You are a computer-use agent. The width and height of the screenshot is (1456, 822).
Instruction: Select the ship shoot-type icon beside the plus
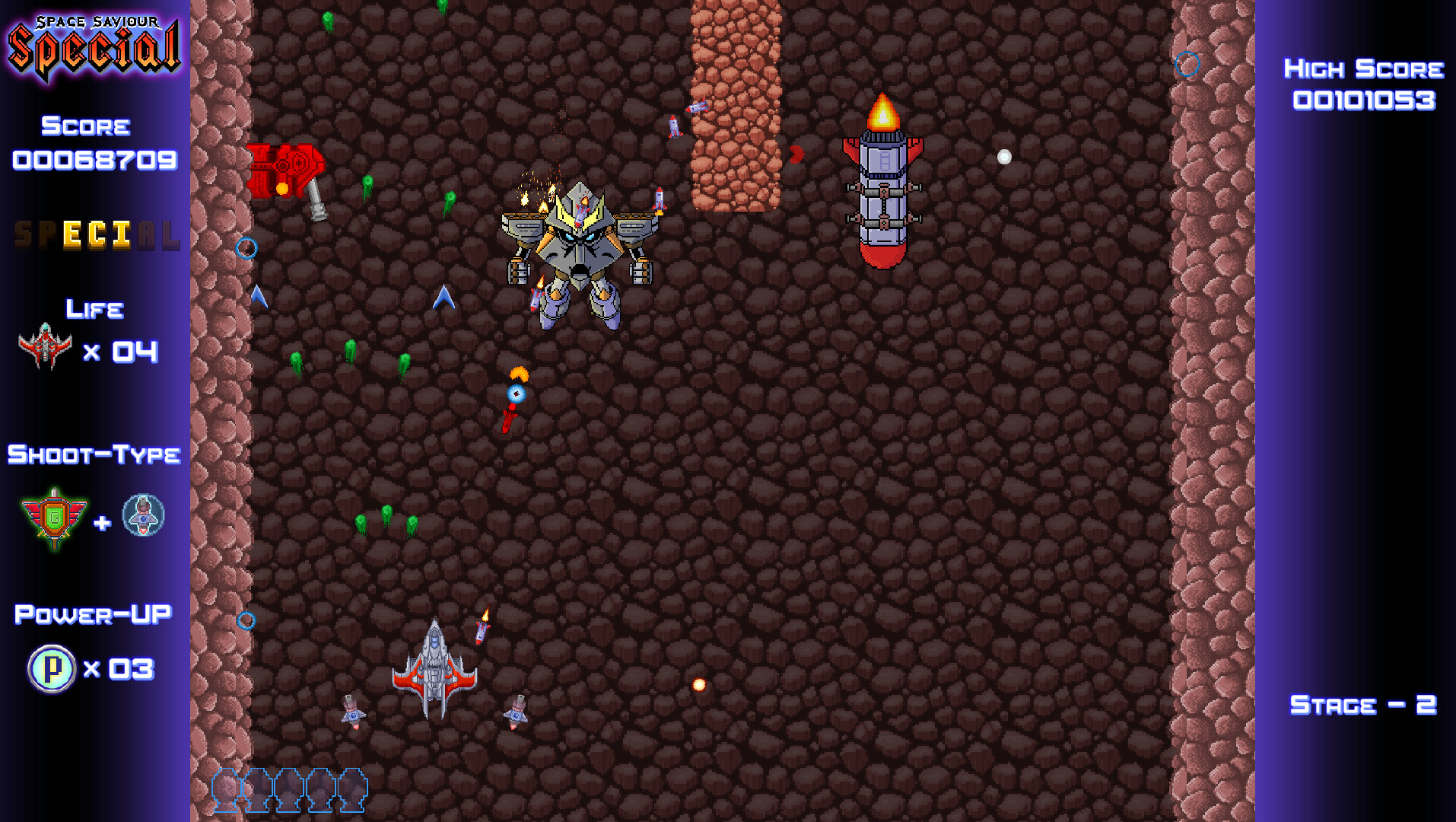(141, 516)
